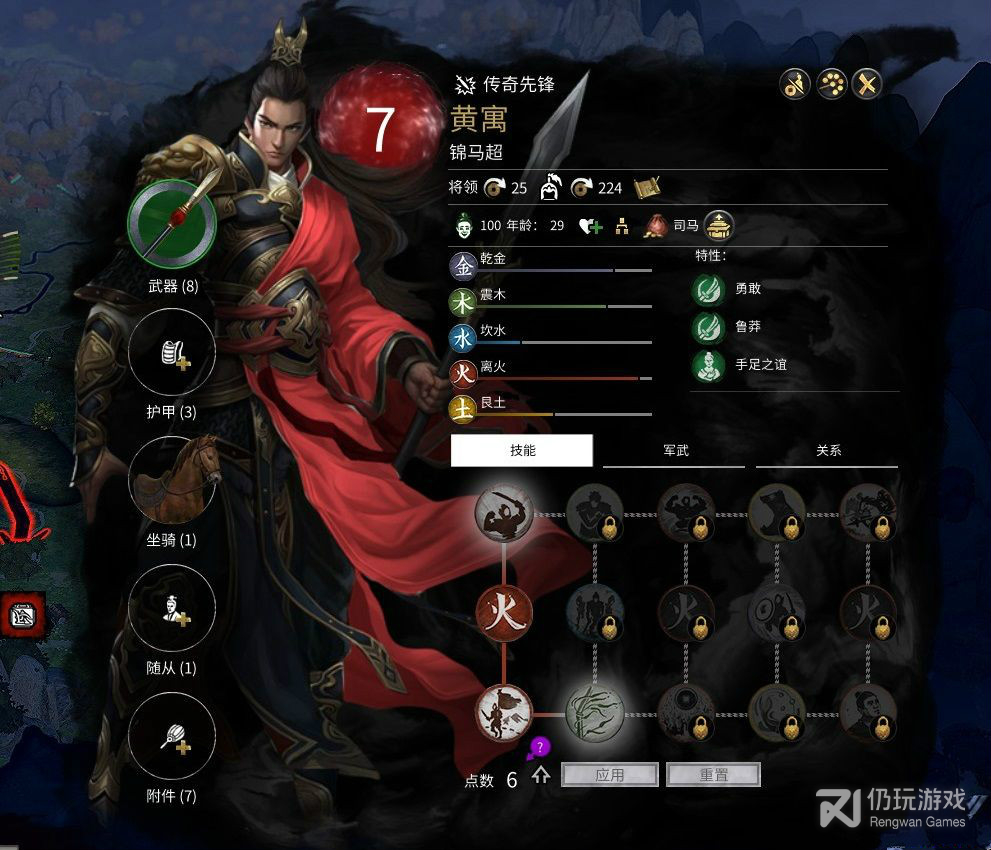Switch to the 军武 tab
991x850 pixels.
[x=675, y=451]
